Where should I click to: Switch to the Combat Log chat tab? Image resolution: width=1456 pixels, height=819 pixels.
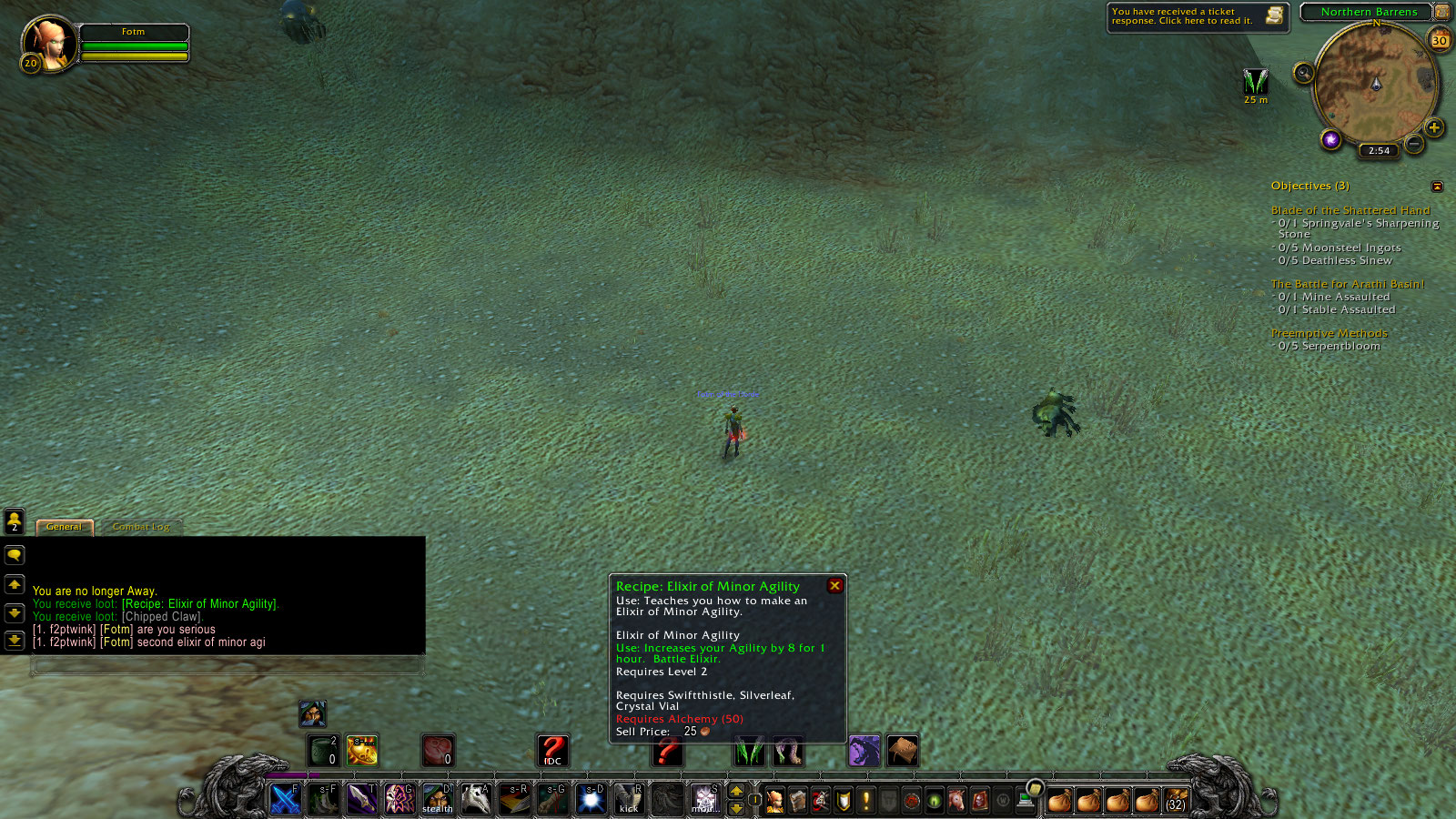point(141,527)
